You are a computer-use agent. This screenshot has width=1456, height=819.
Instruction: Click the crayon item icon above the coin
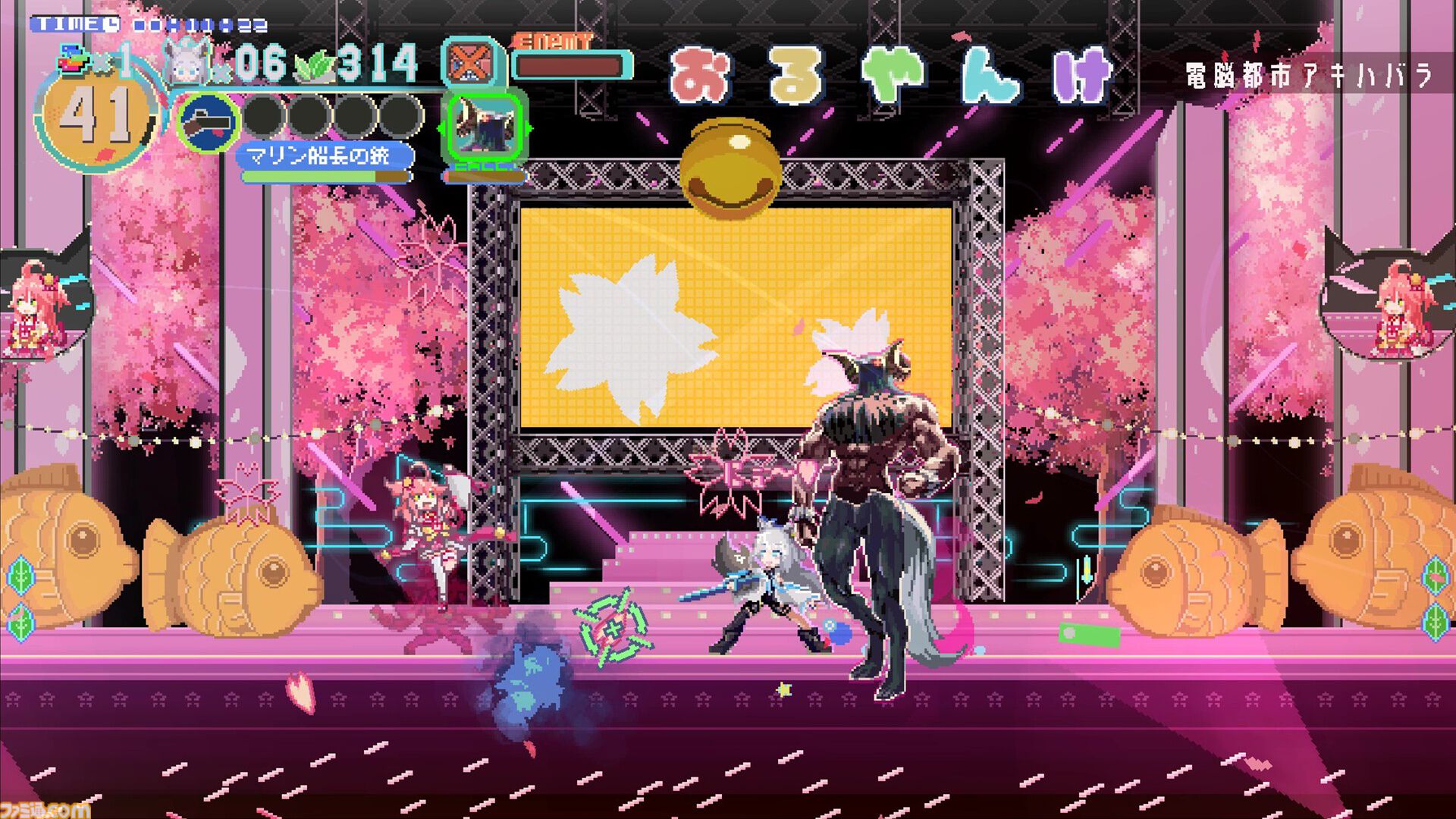coord(72,57)
